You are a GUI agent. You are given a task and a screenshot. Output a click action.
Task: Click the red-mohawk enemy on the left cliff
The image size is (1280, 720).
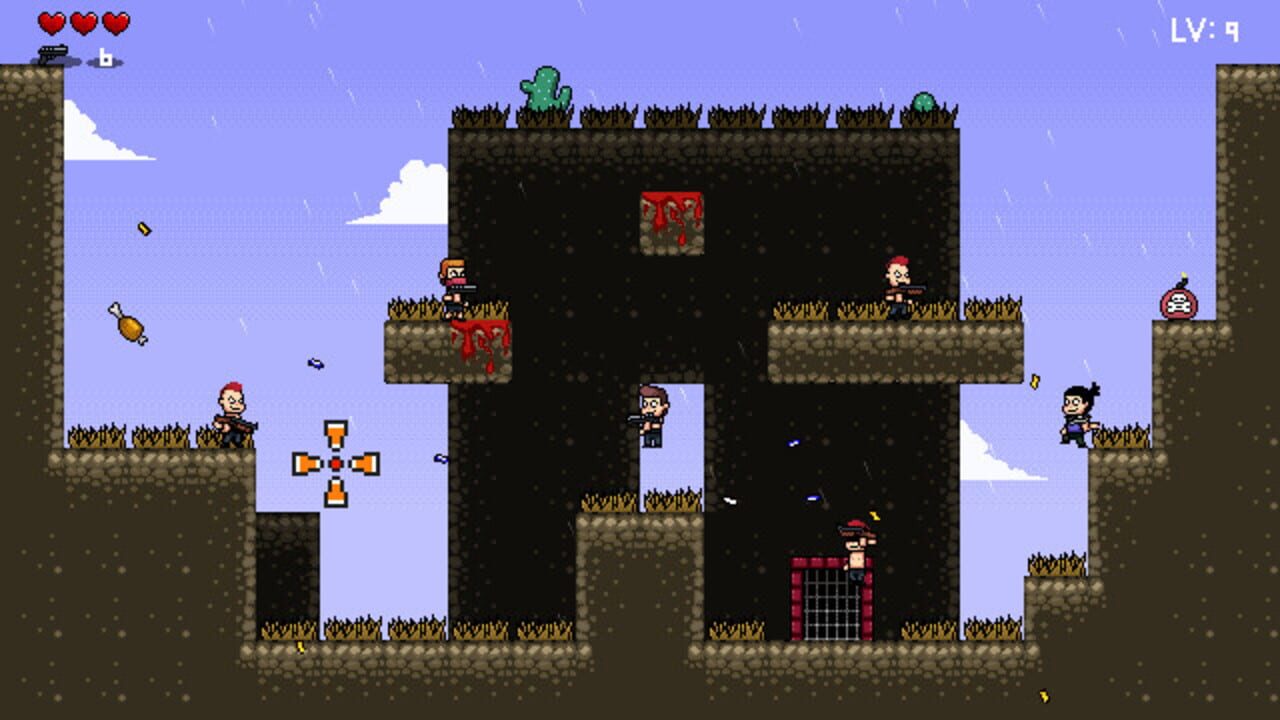click(x=230, y=412)
